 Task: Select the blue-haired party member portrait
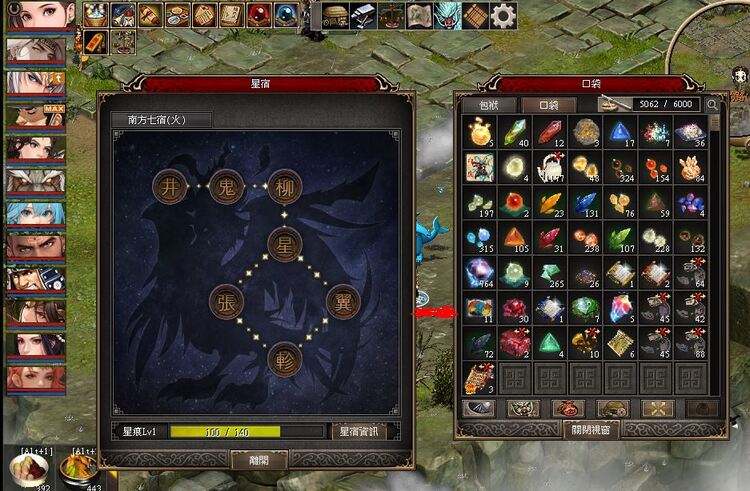click(x=36, y=213)
